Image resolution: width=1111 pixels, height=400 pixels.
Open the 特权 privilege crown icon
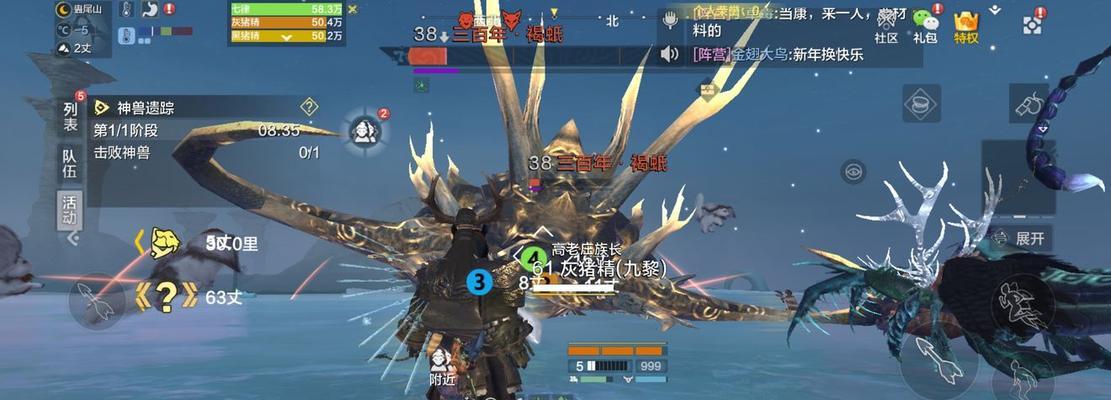pos(966,27)
